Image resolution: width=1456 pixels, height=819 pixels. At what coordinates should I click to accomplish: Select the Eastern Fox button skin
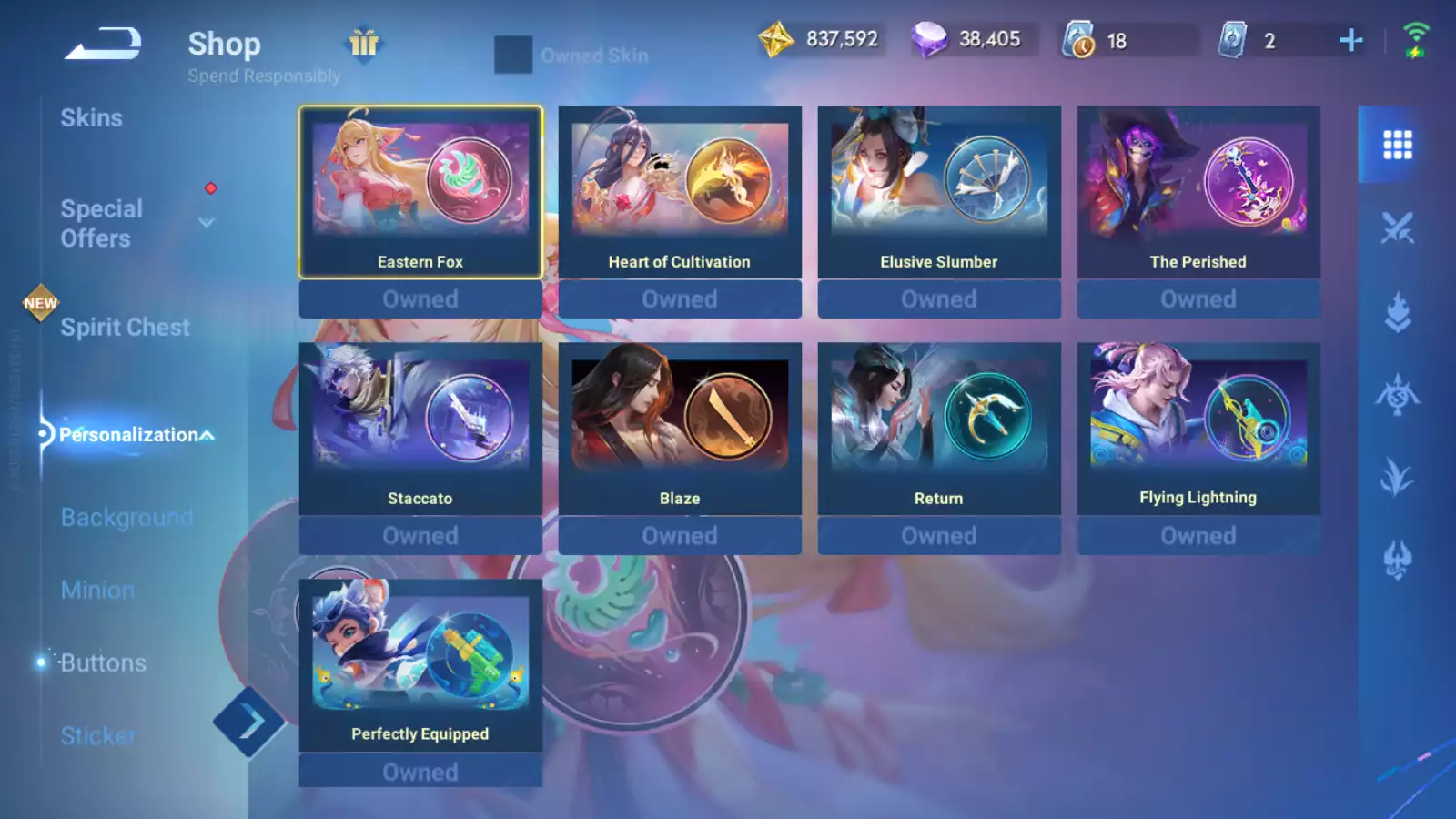coord(420,192)
